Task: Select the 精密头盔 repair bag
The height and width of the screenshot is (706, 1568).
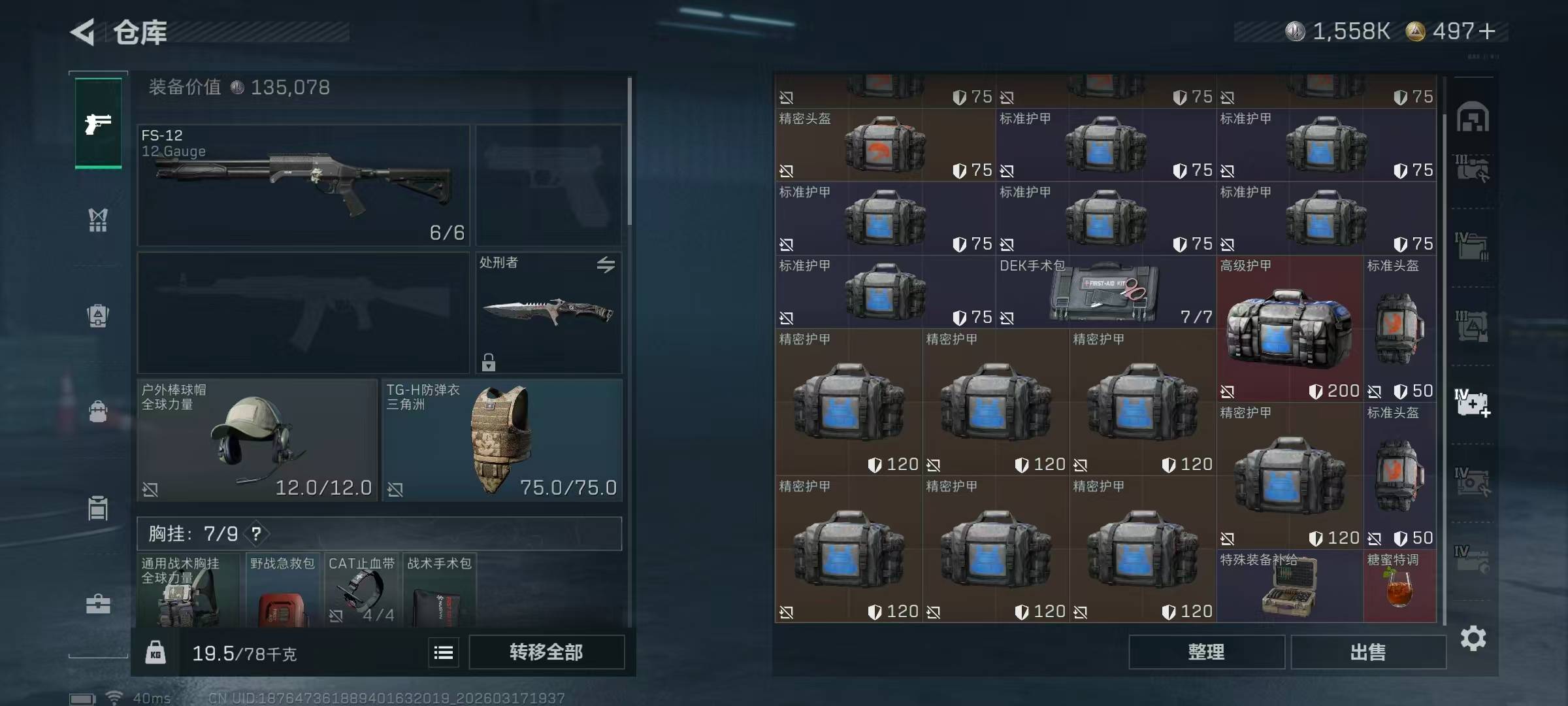Action: 885,145
